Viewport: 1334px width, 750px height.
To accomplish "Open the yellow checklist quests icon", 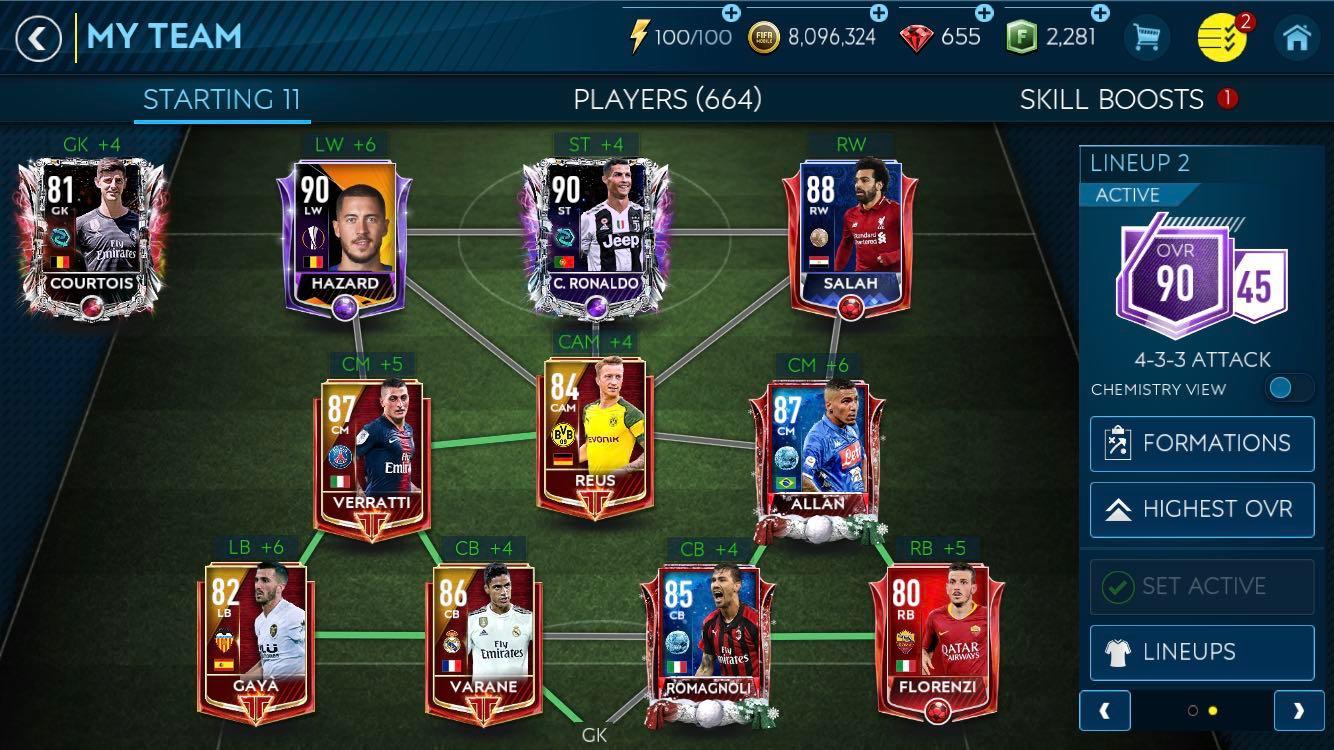I will tap(1221, 39).
